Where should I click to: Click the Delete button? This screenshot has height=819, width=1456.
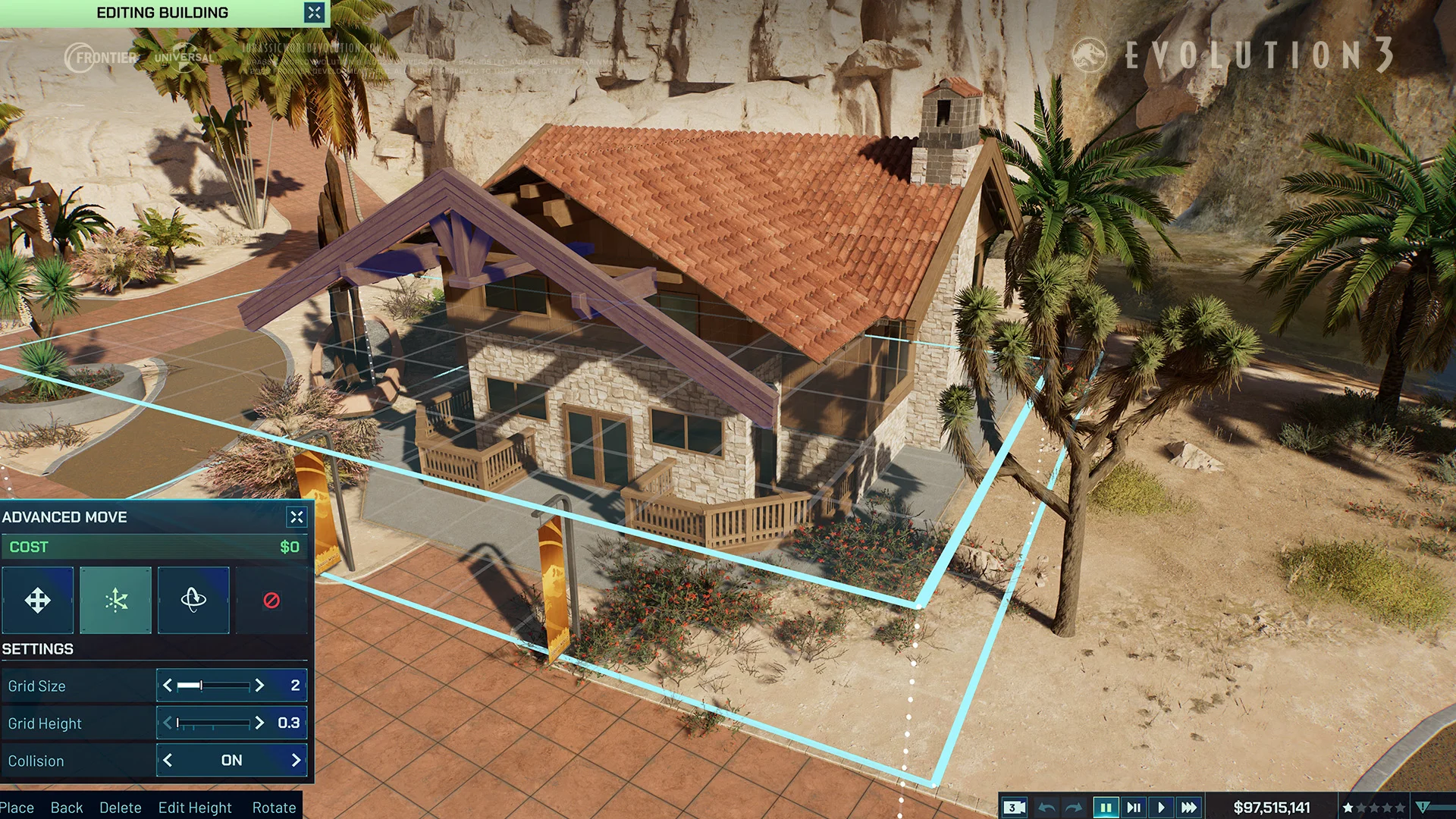(x=121, y=808)
